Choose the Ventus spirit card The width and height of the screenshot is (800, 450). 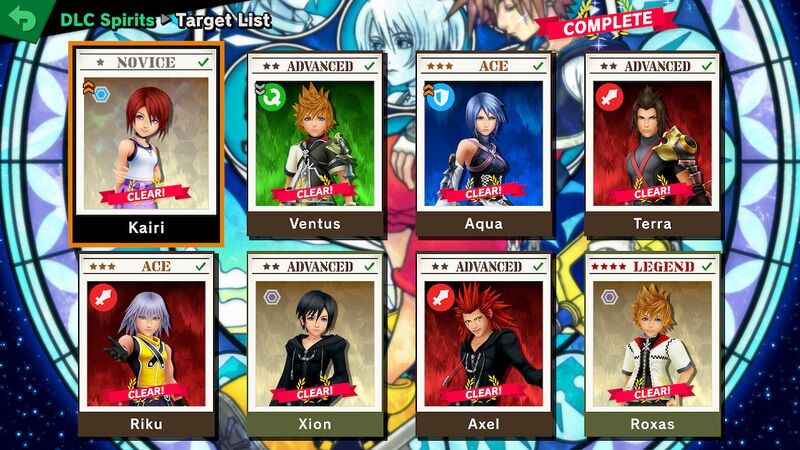[x=315, y=142]
